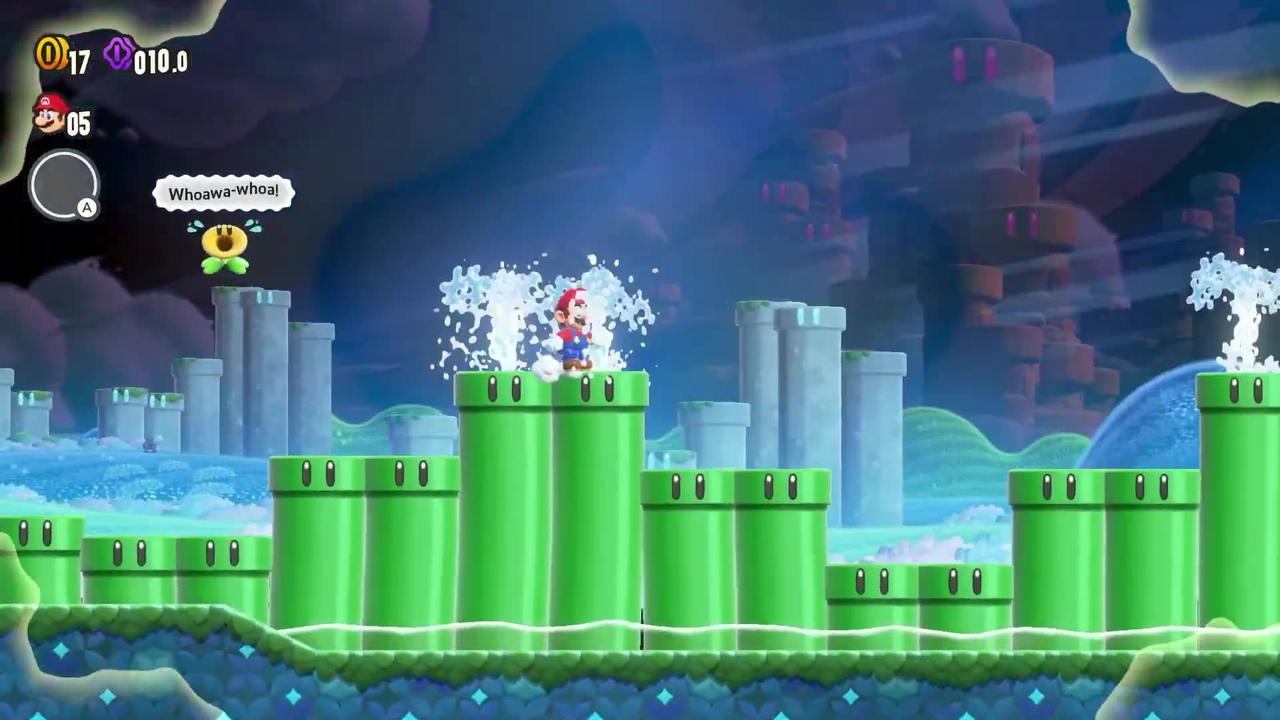The height and width of the screenshot is (720, 1280).
Task: Select the crying Talking Flower
Action: [224, 244]
